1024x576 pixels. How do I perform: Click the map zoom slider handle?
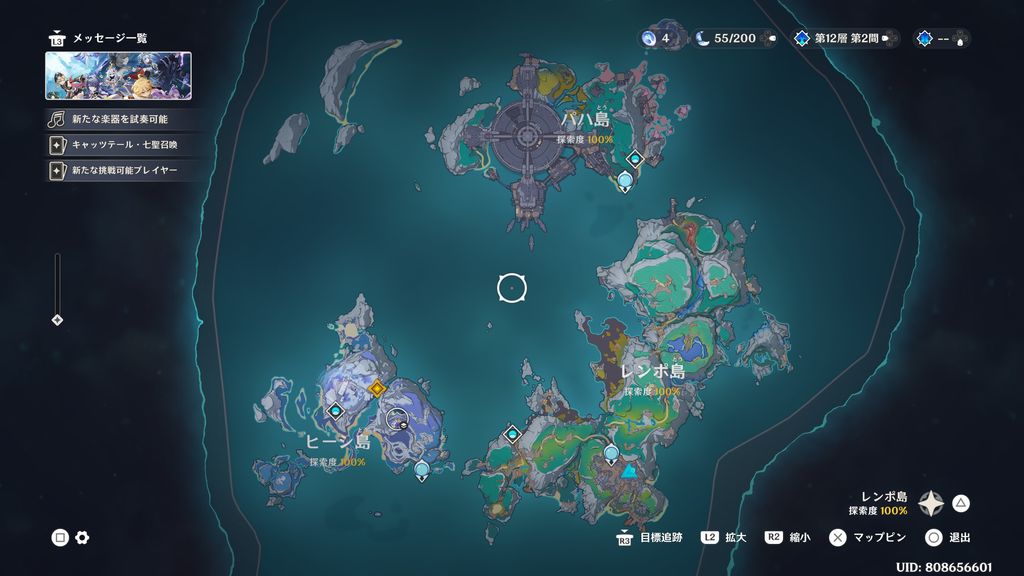tap(57, 320)
